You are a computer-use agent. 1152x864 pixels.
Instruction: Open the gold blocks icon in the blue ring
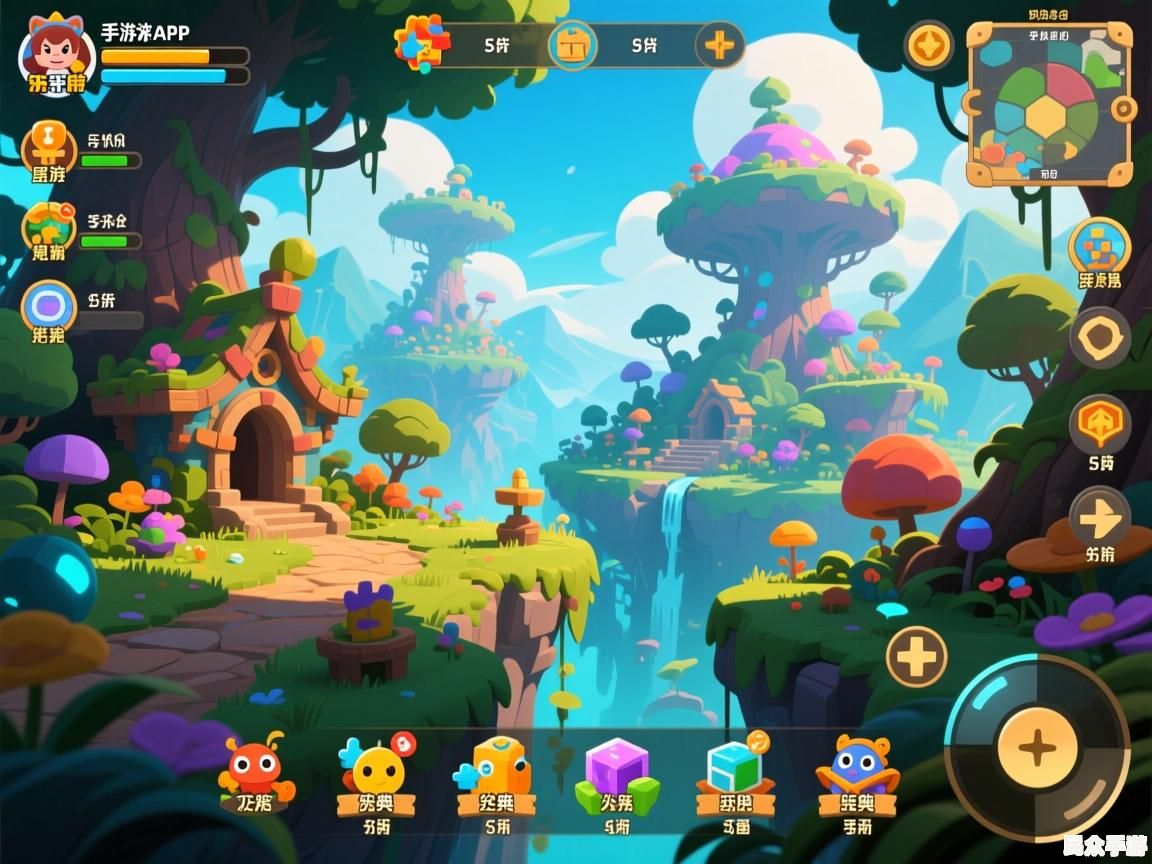pos(1099,247)
